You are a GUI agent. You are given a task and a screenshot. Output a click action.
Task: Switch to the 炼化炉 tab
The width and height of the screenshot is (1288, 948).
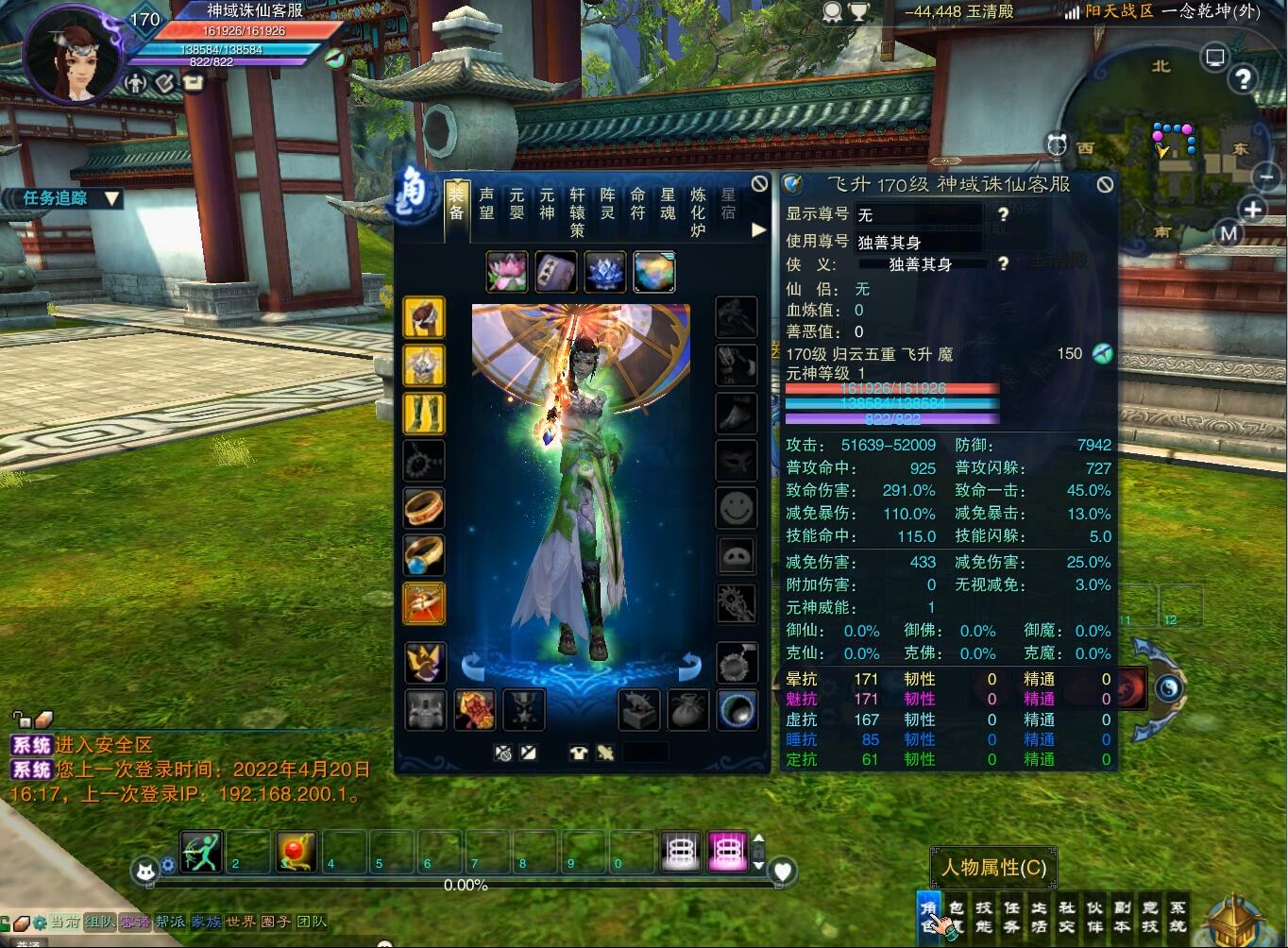(x=698, y=211)
